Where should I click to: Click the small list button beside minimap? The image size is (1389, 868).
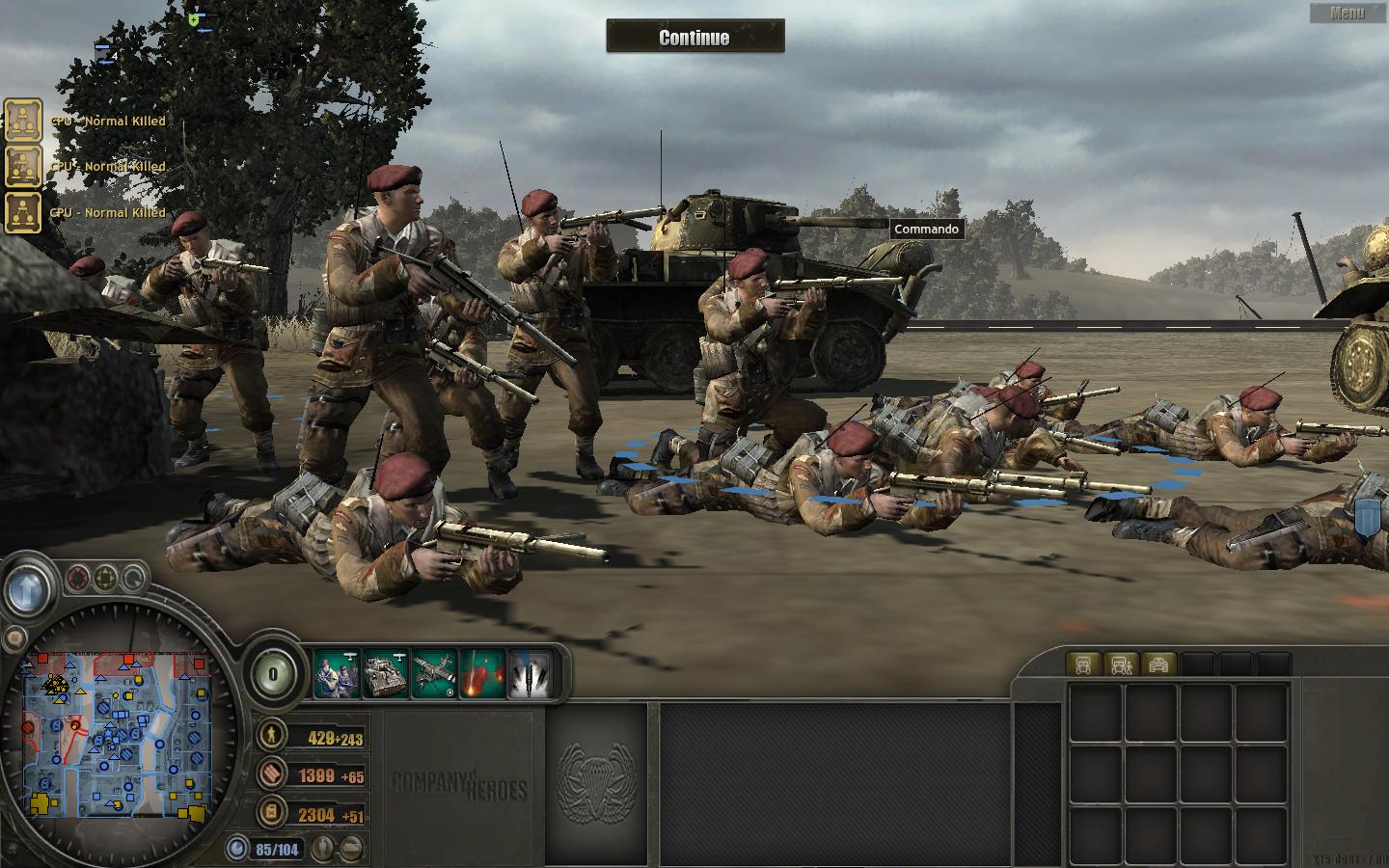coord(14,637)
